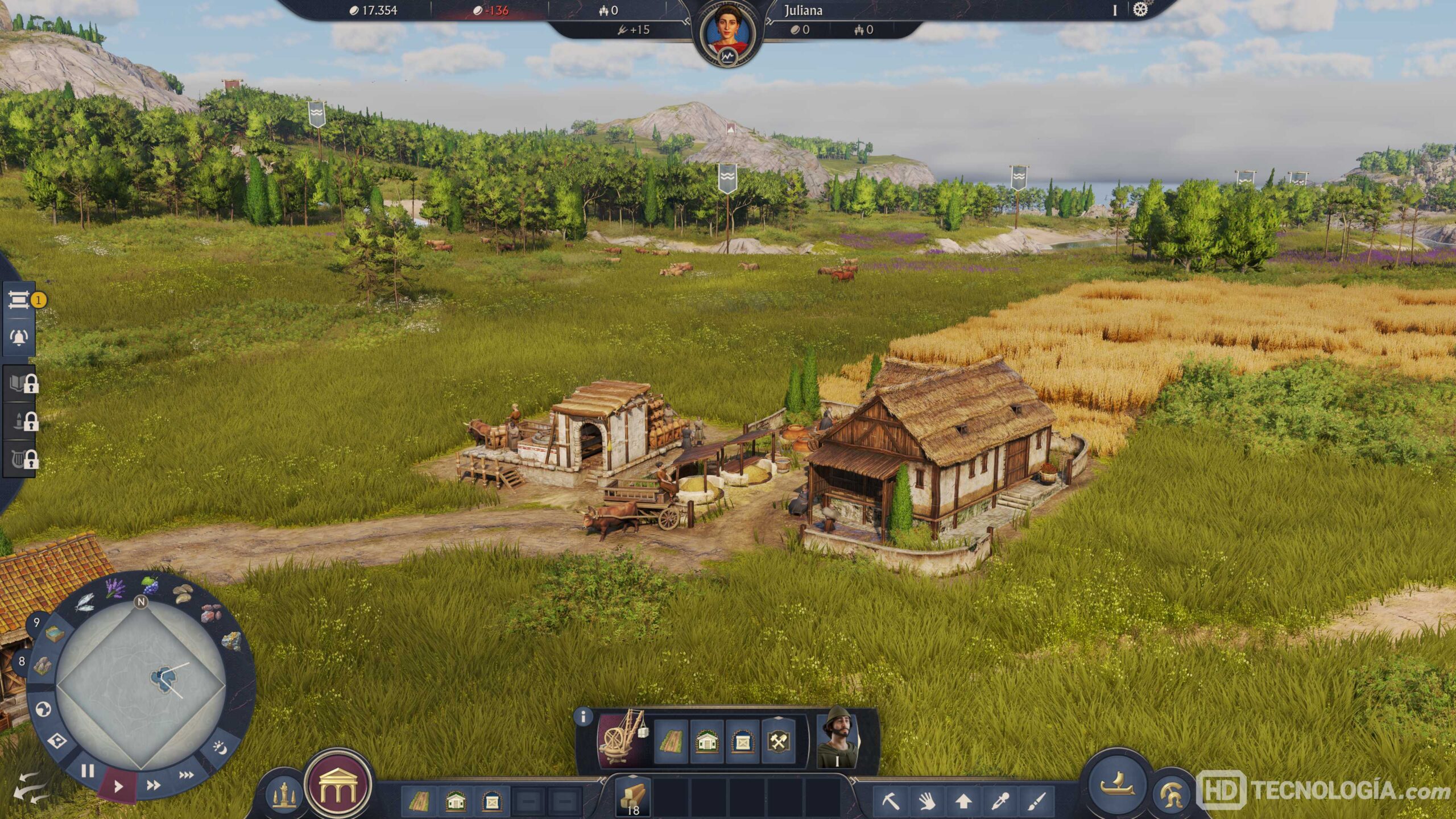Show the notifications bell panel
Viewport: 1456px width, 819px height.
click(19, 338)
